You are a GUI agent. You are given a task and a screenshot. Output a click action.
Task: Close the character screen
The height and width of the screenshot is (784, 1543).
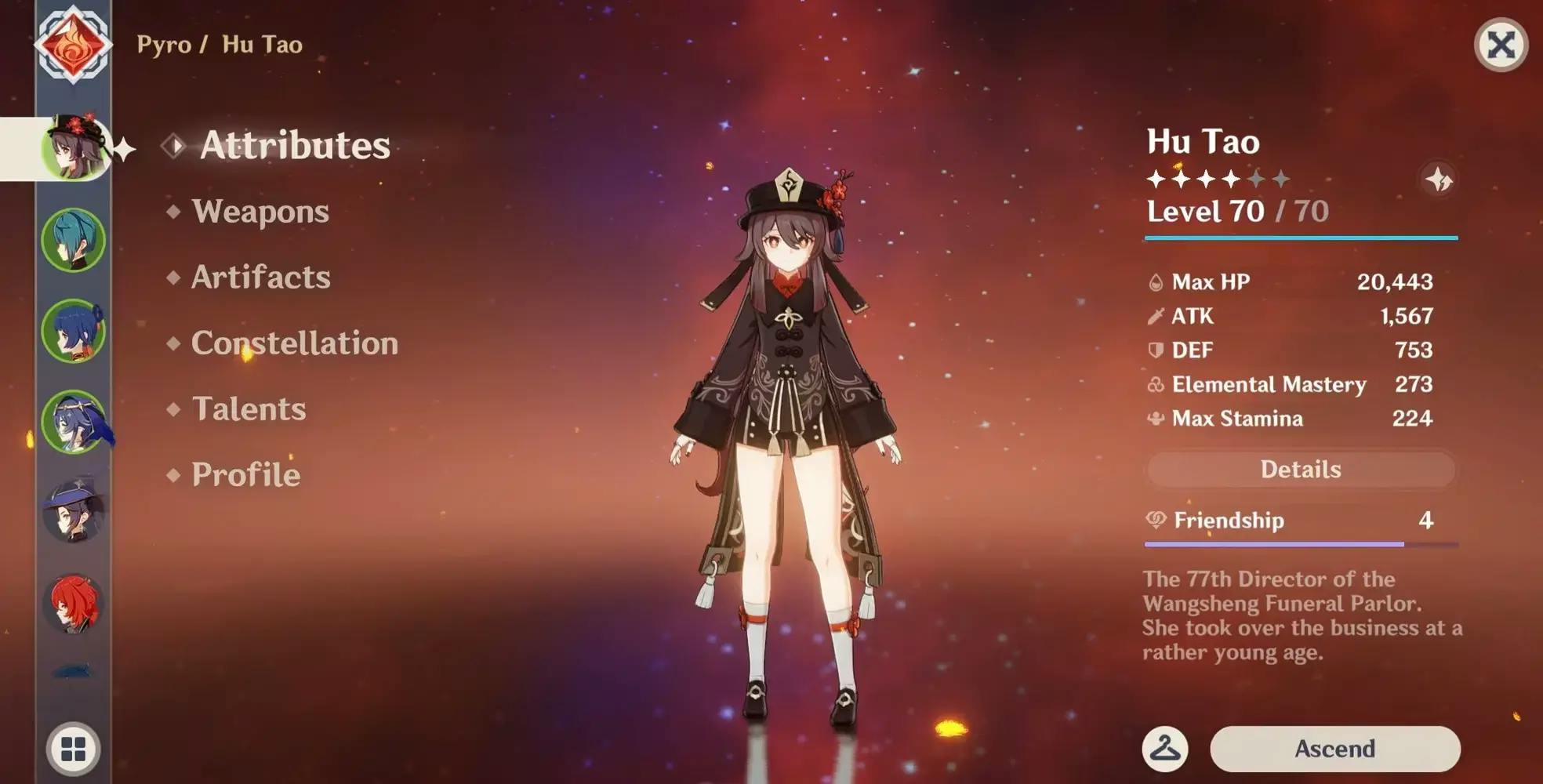(x=1501, y=45)
